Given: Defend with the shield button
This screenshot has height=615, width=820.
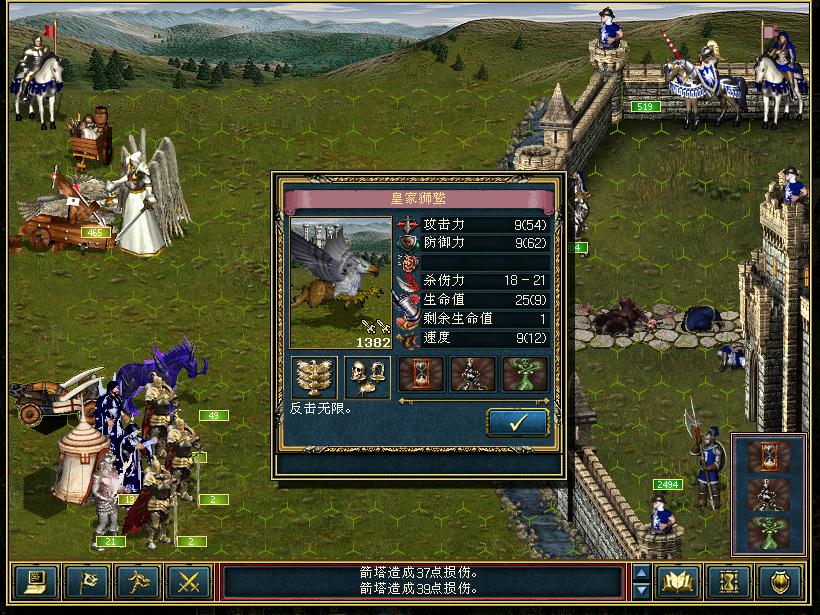Looking at the screenshot, I should pyautogui.click(x=780, y=582).
